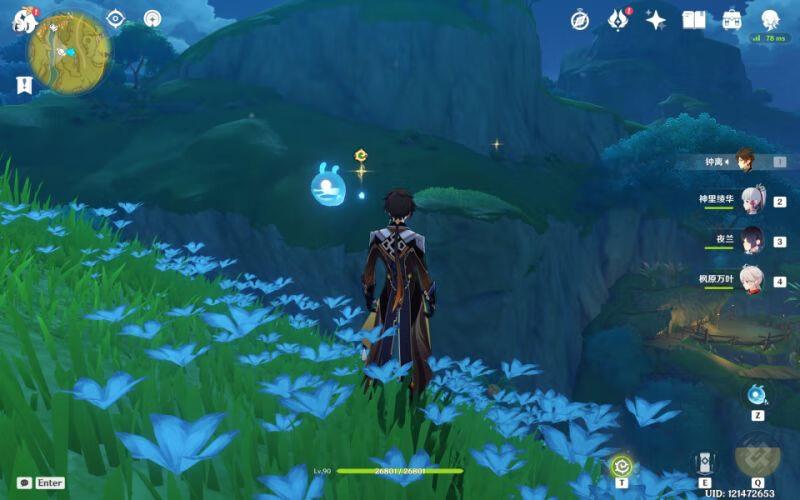800x500 pixels.
Task: Open the Adventurer Handbook book icon
Action: click(694, 20)
